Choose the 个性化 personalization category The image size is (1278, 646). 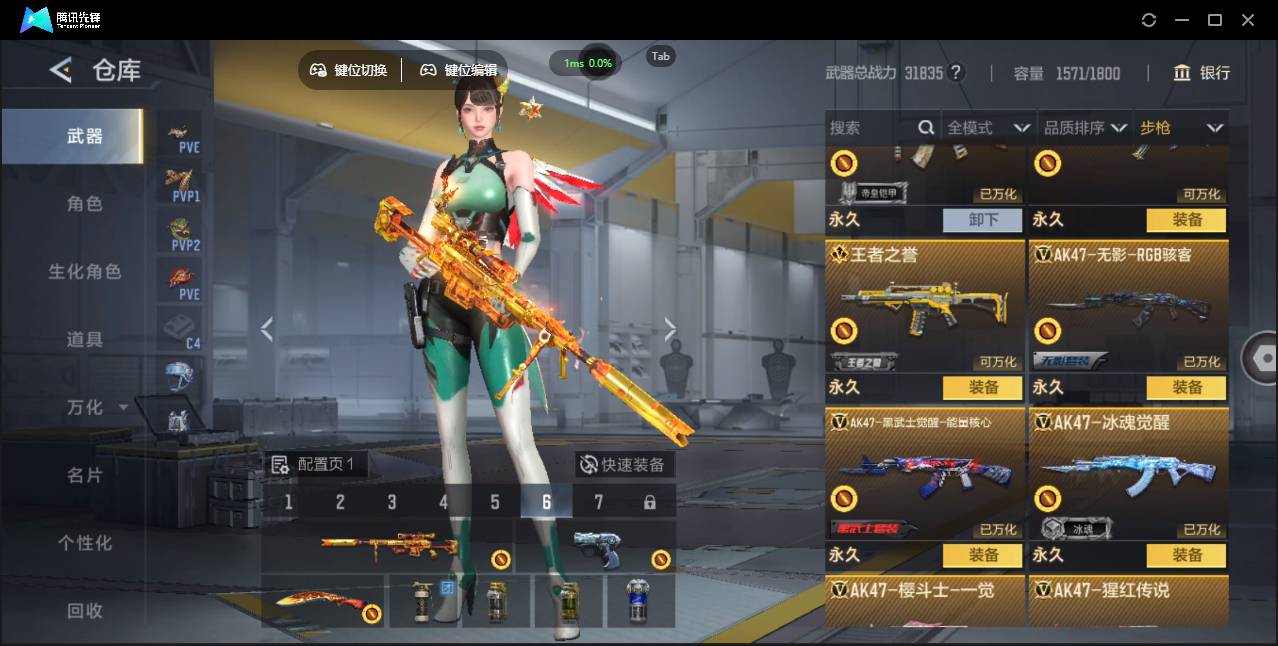[85, 543]
